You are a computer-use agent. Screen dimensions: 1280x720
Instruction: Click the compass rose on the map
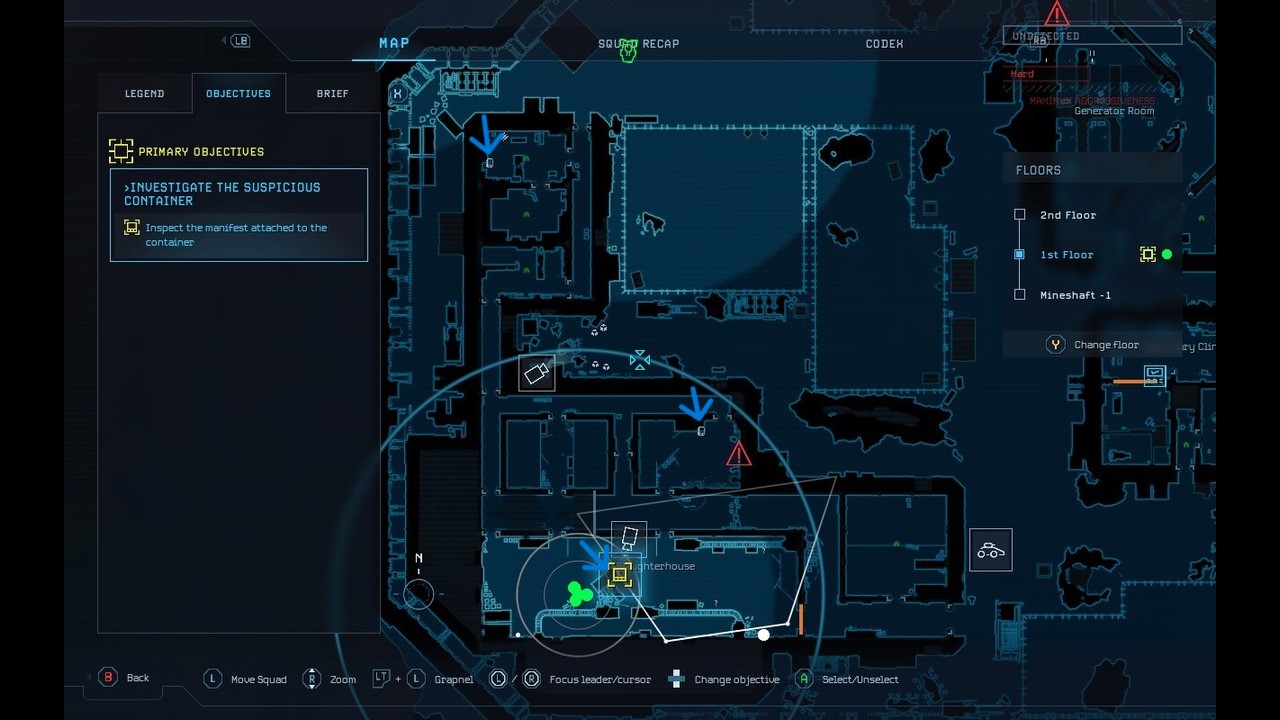tap(417, 593)
